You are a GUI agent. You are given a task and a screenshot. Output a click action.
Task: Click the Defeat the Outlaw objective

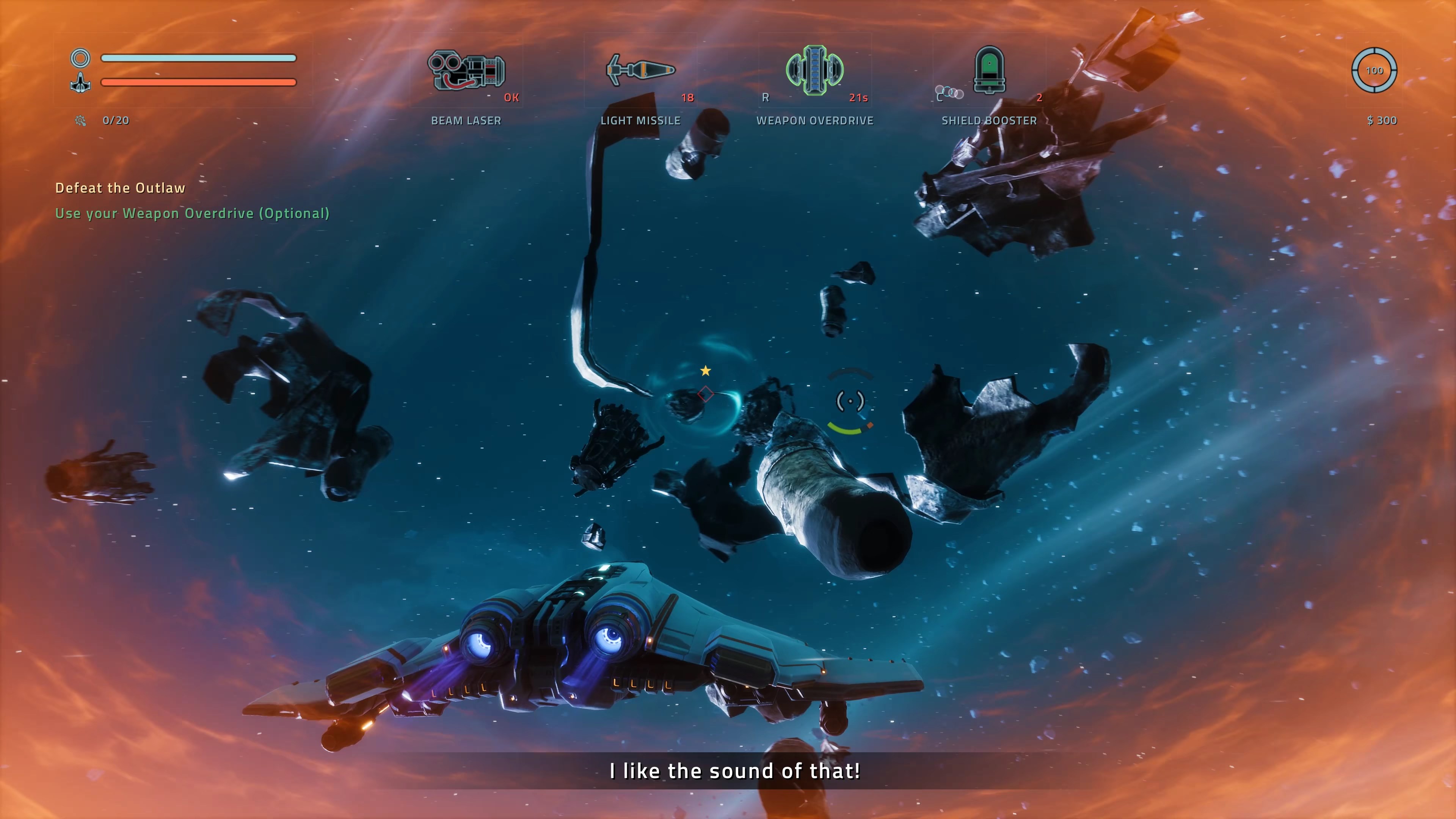click(121, 188)
